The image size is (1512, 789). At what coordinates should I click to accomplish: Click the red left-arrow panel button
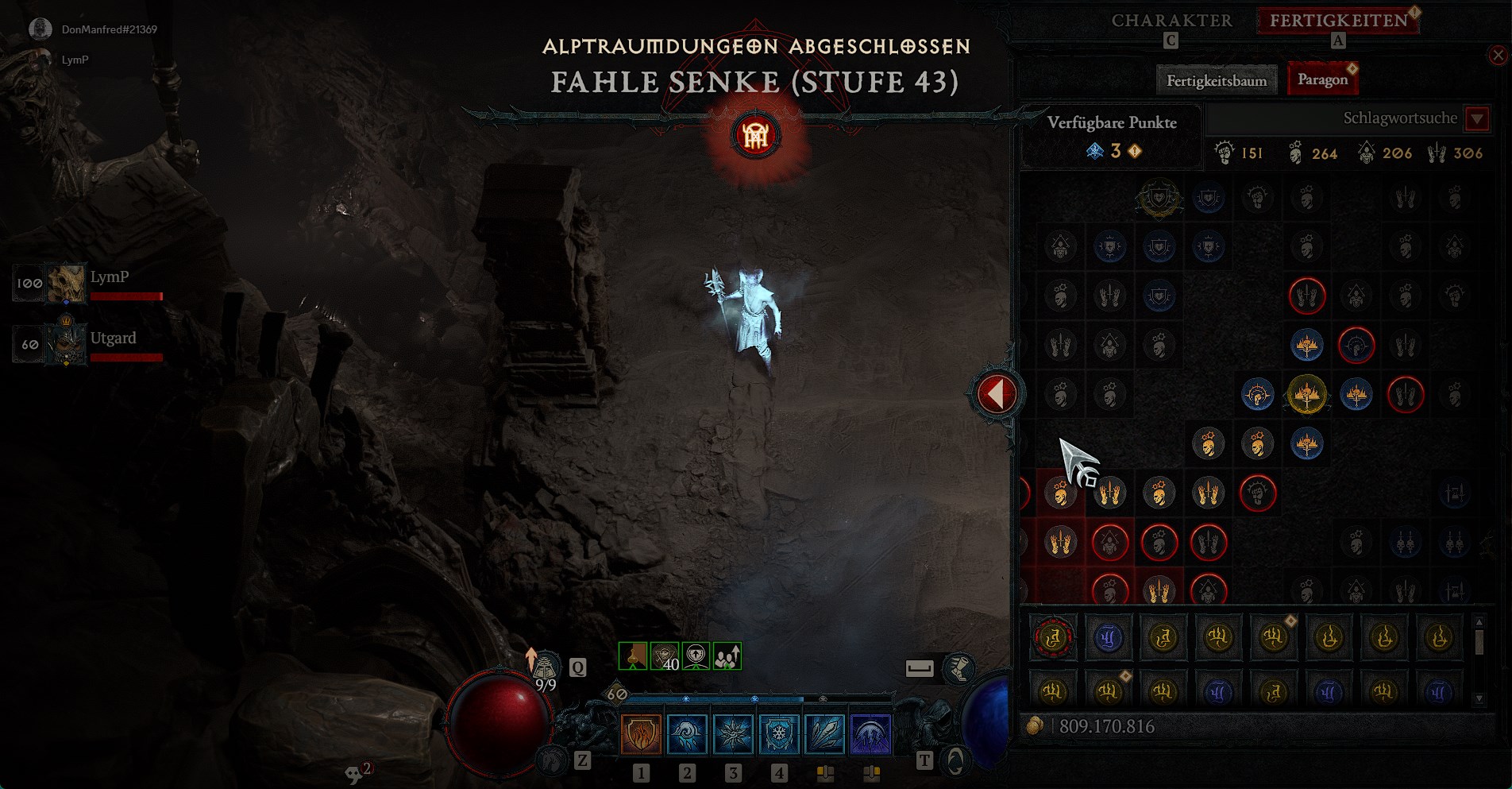[996, 393]
